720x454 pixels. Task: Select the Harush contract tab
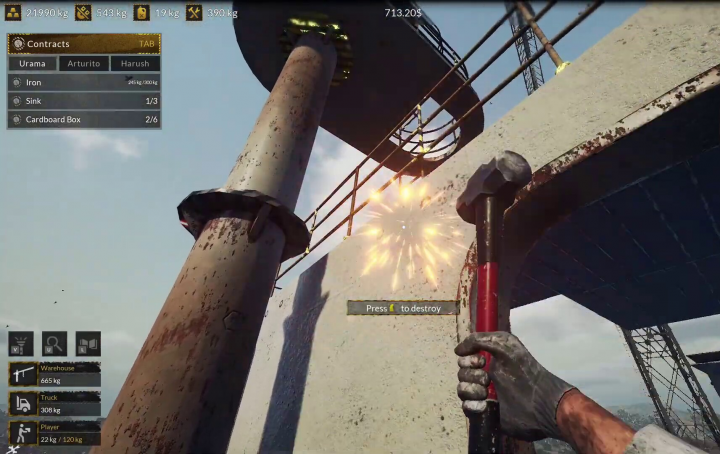pos(134,63)
